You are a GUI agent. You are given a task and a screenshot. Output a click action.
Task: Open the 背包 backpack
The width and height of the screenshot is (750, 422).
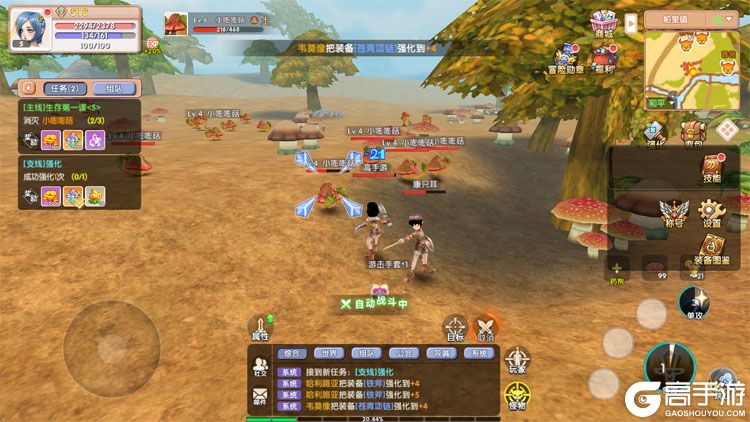(x=692, y=132)
